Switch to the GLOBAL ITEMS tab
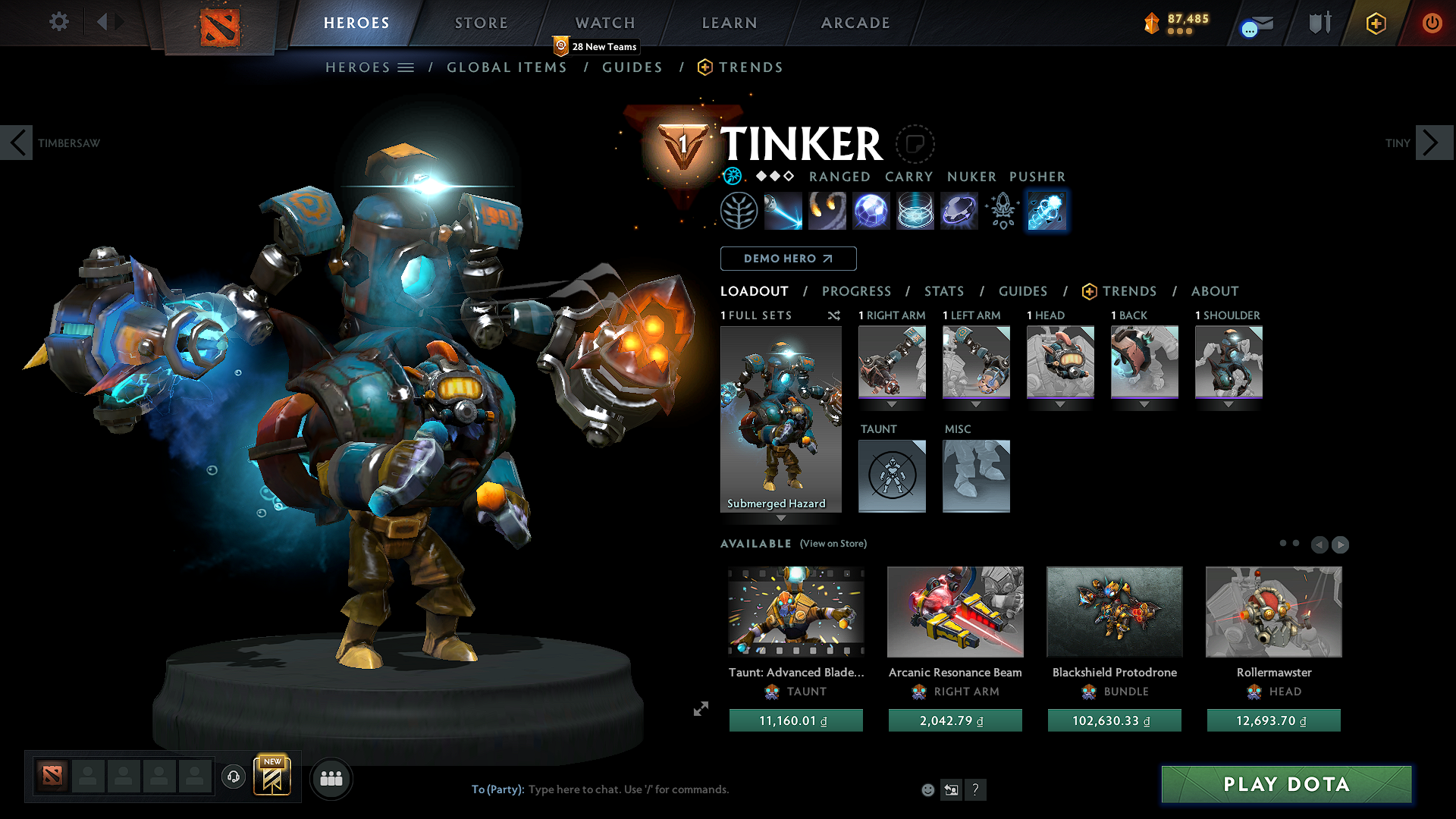The image size is (1456, 819). tap(507, 67)
